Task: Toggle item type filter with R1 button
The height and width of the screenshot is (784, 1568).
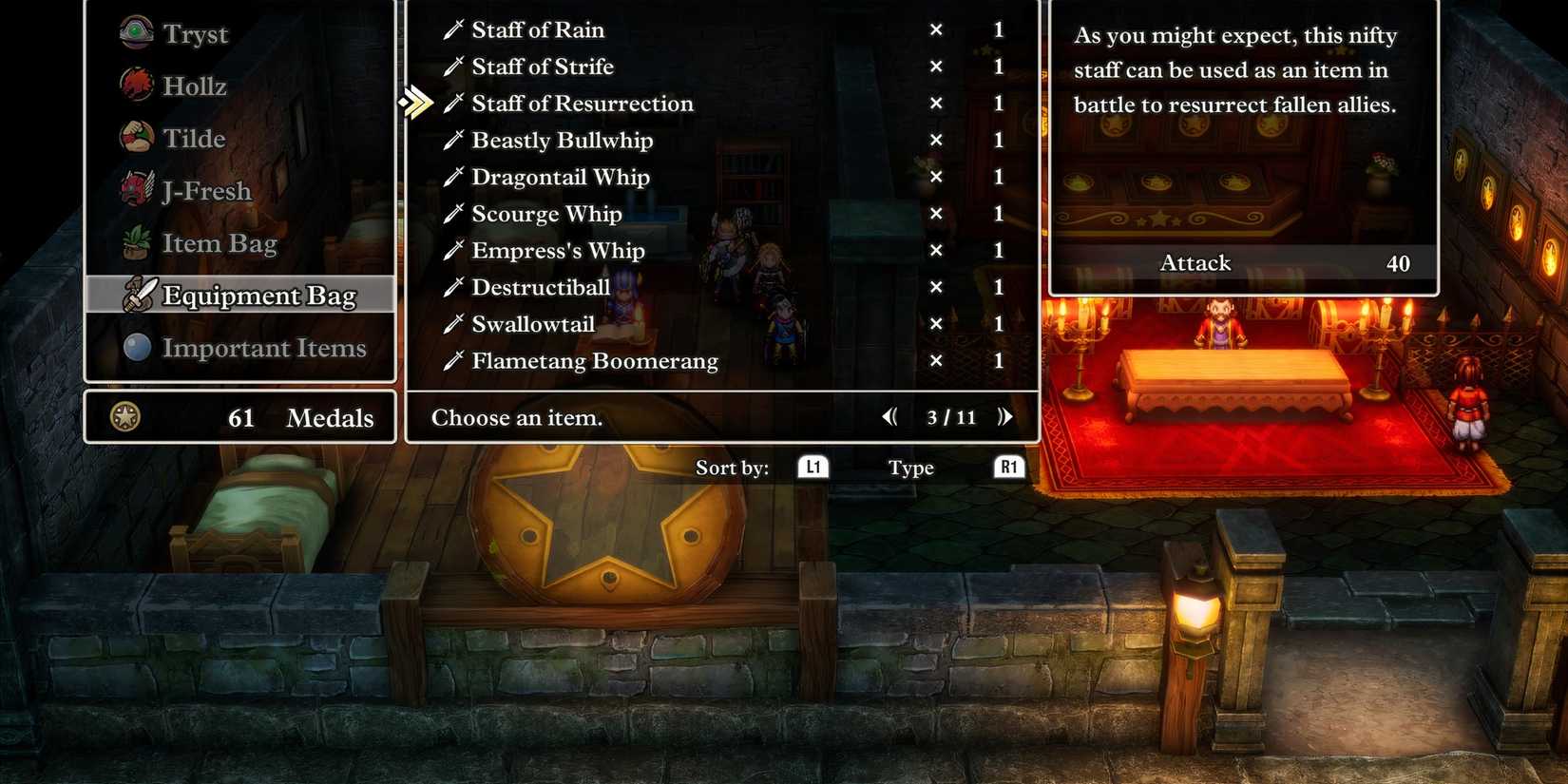Action: click(1008, 467)
